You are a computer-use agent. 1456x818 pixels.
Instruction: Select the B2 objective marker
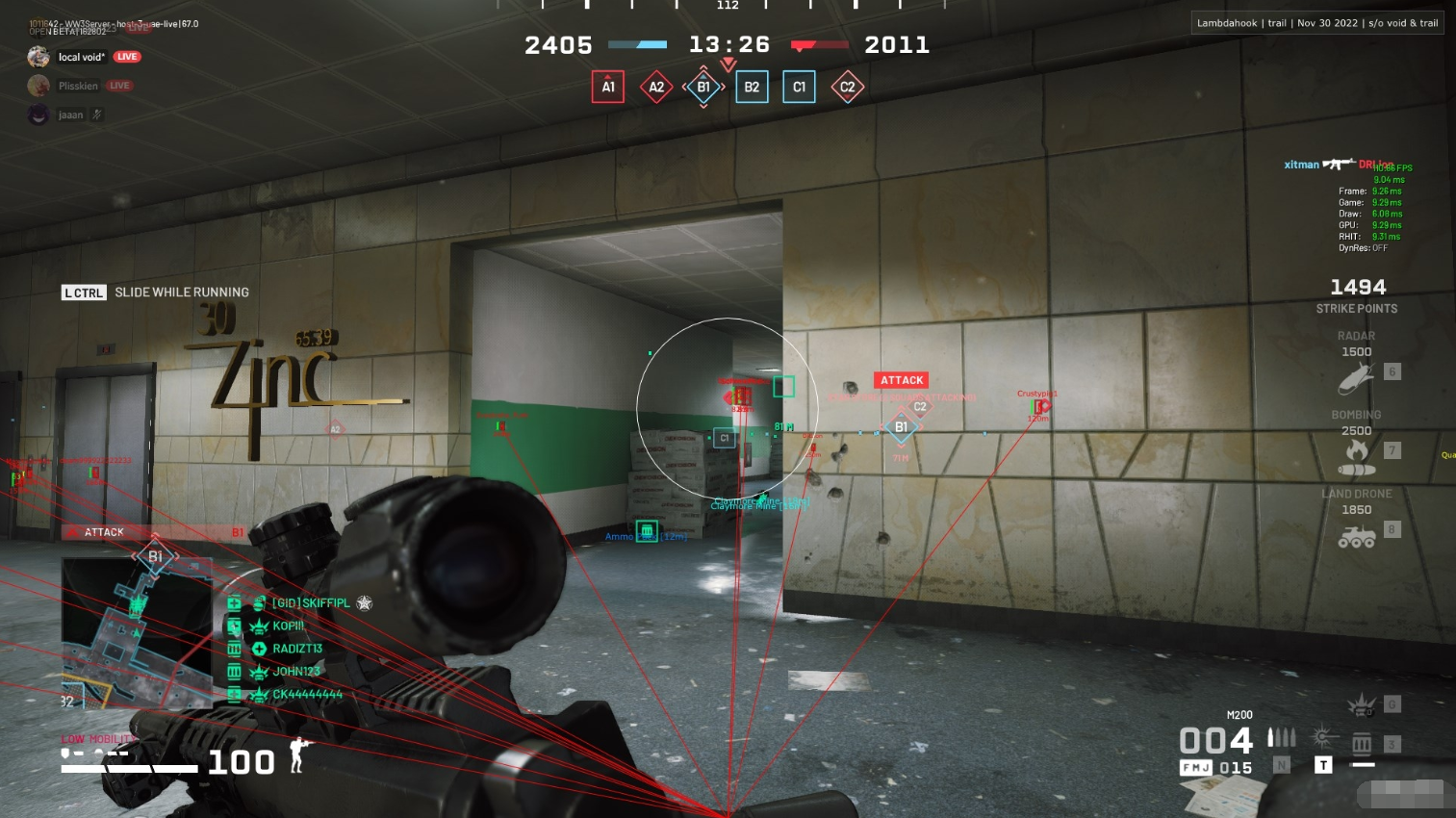tap(752, 87)
